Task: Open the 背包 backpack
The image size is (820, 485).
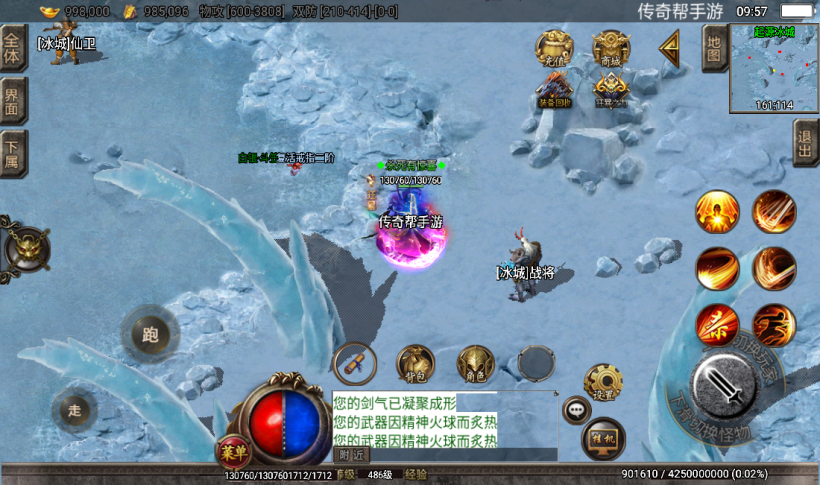Action: click(415, 365)
